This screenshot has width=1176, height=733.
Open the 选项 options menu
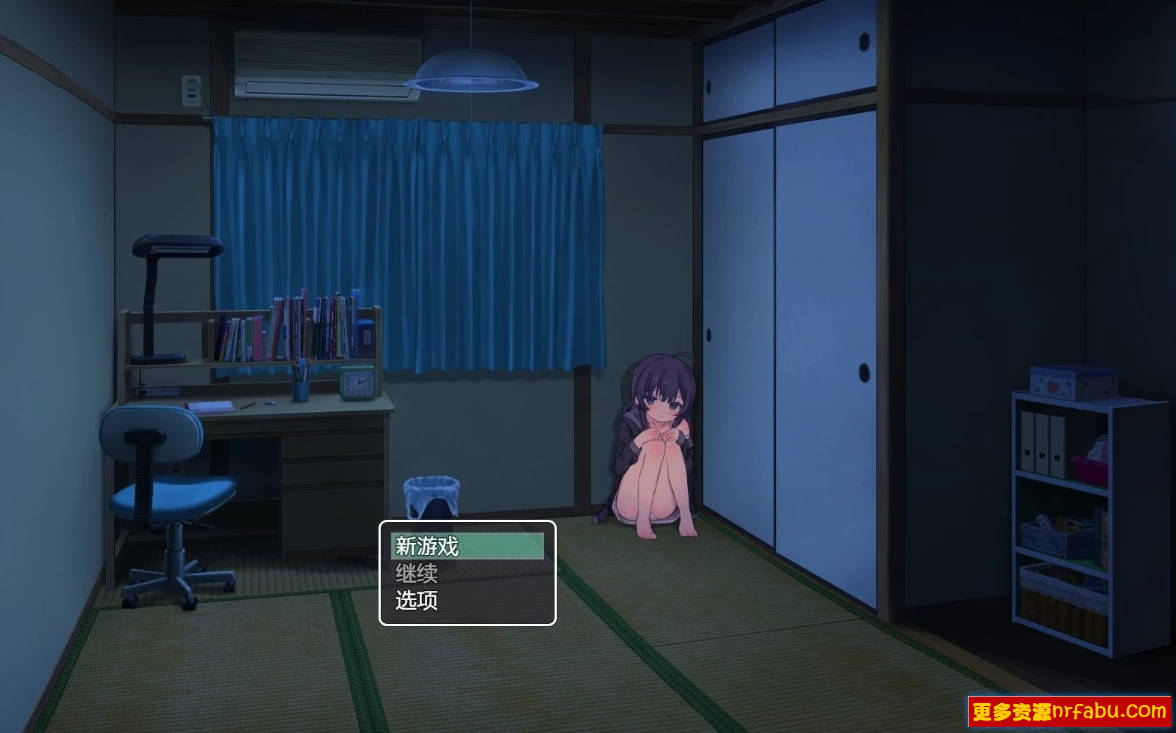(467, 601)
